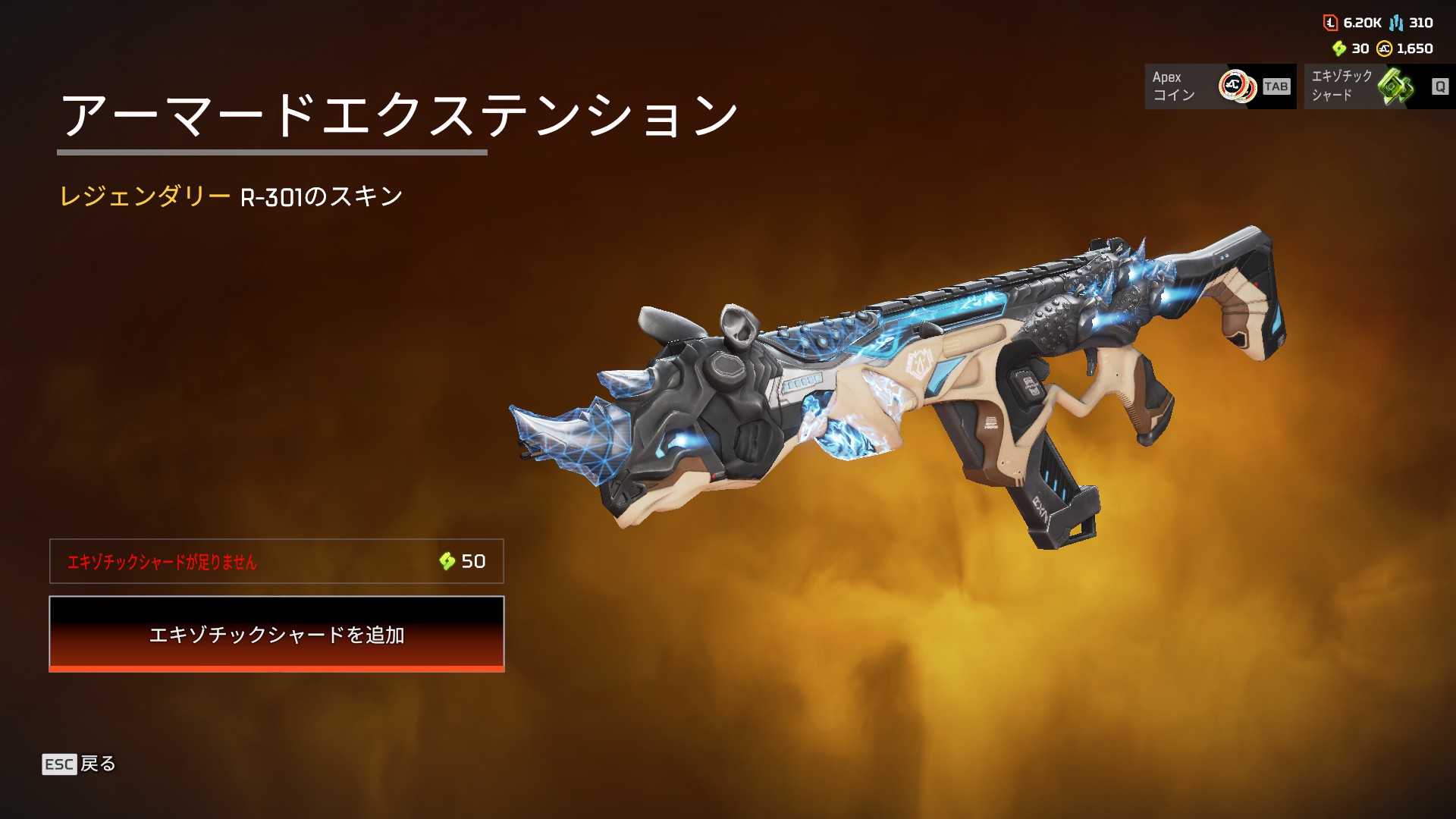This screenshot has width=1456, height=819.
Task: Open the Apex コイン purchase button
Action: pos(1219,86)
